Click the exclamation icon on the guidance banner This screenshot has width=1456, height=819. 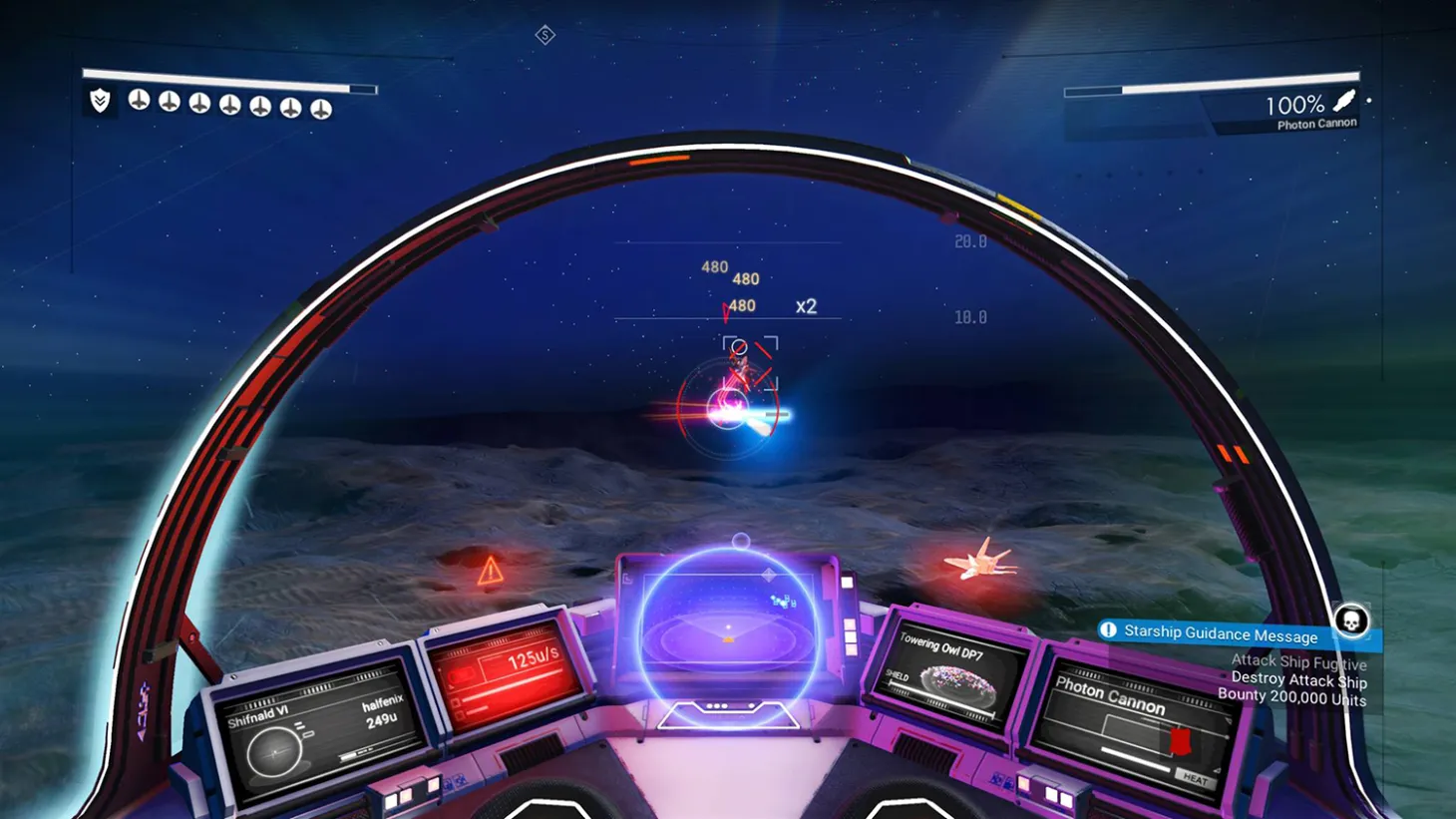[1109, 634]
